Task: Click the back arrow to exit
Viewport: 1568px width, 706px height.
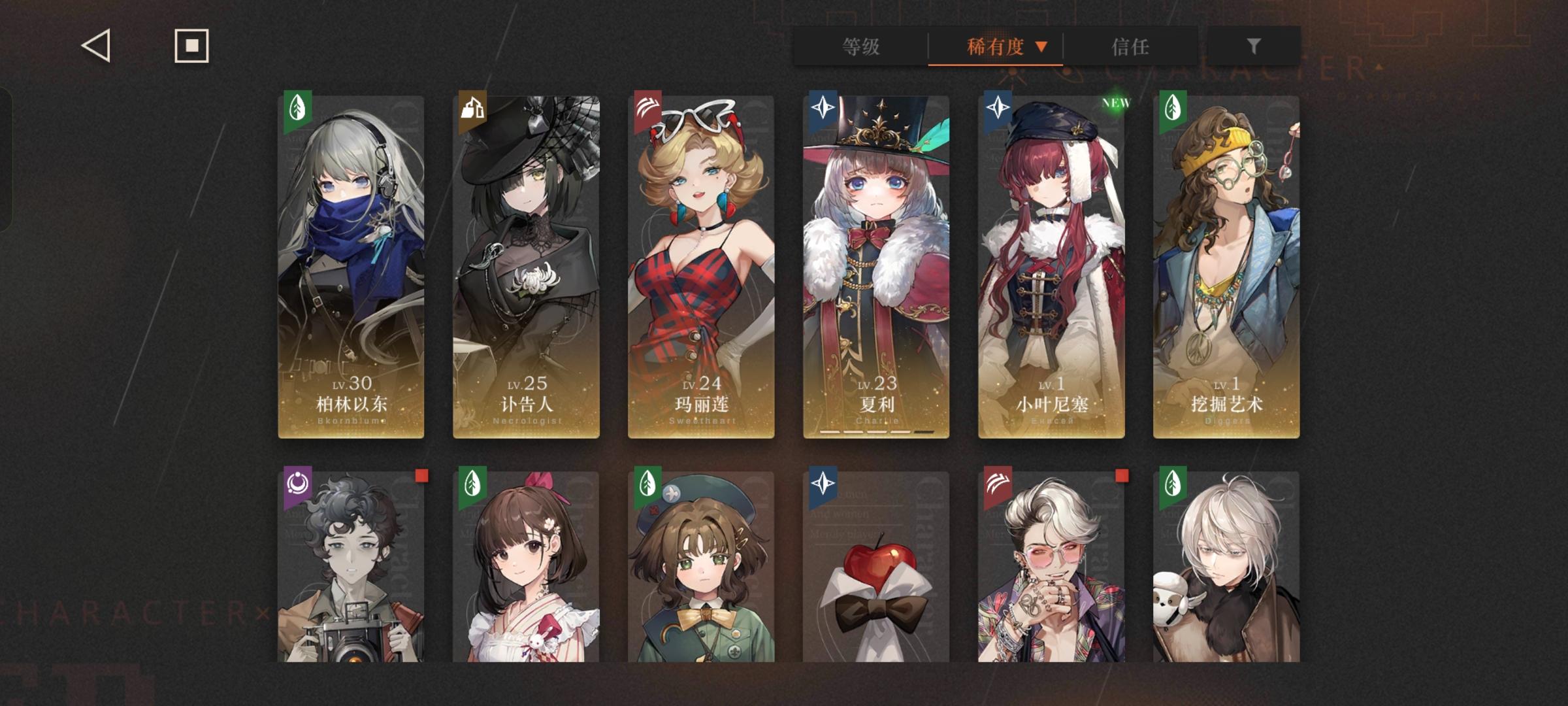Action: point(93,45)
